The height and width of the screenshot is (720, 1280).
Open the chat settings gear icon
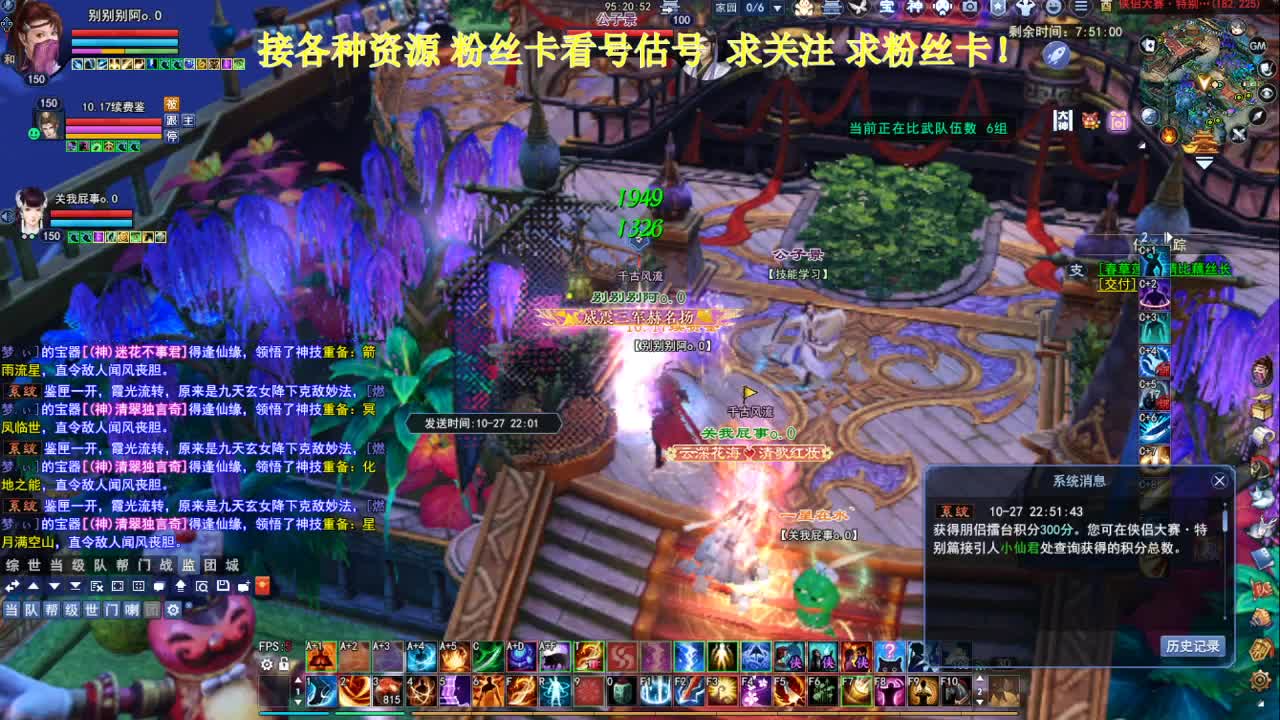click(174, 609)
